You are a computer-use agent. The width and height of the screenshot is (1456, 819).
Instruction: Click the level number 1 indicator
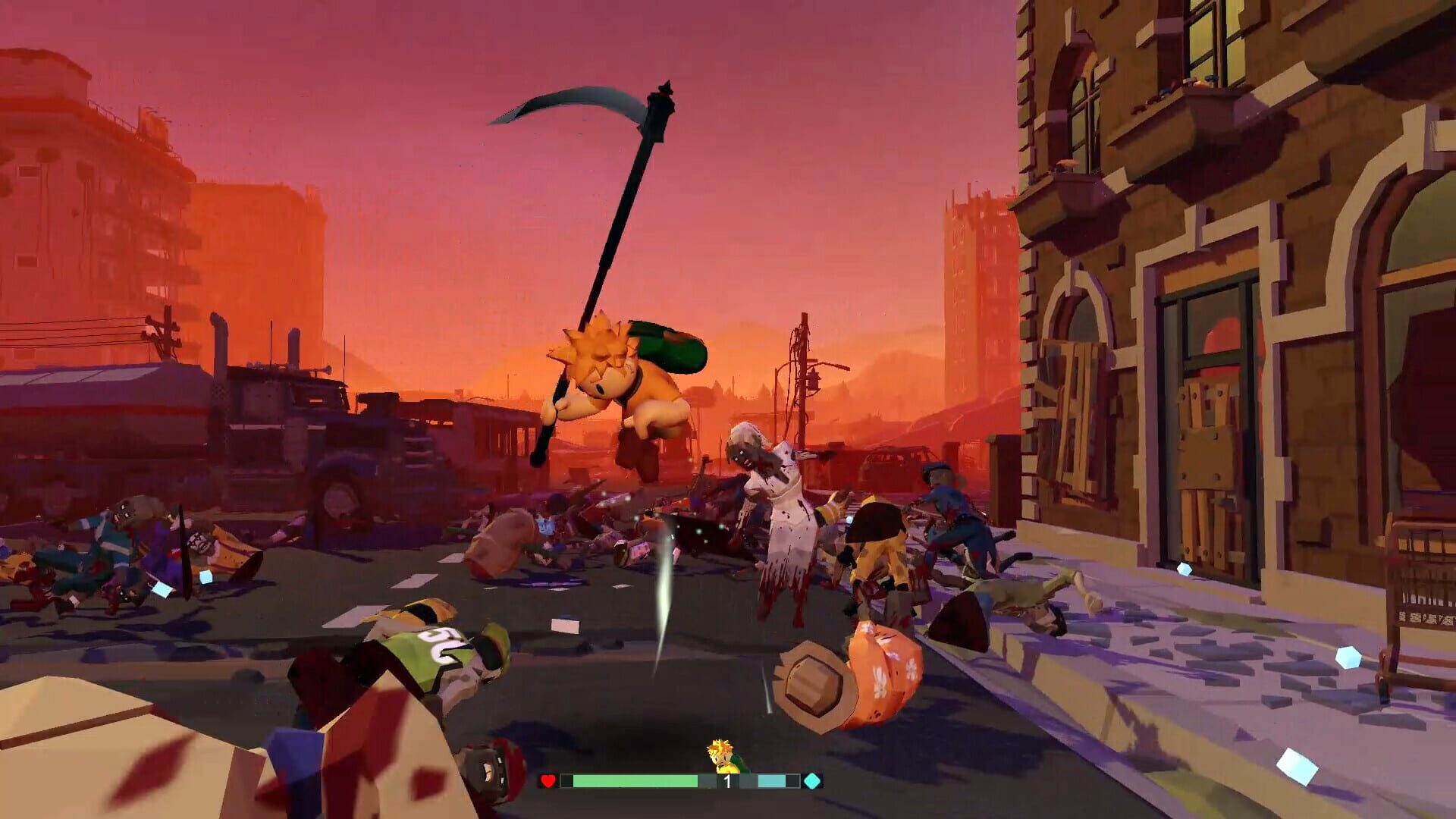[728, 781]
